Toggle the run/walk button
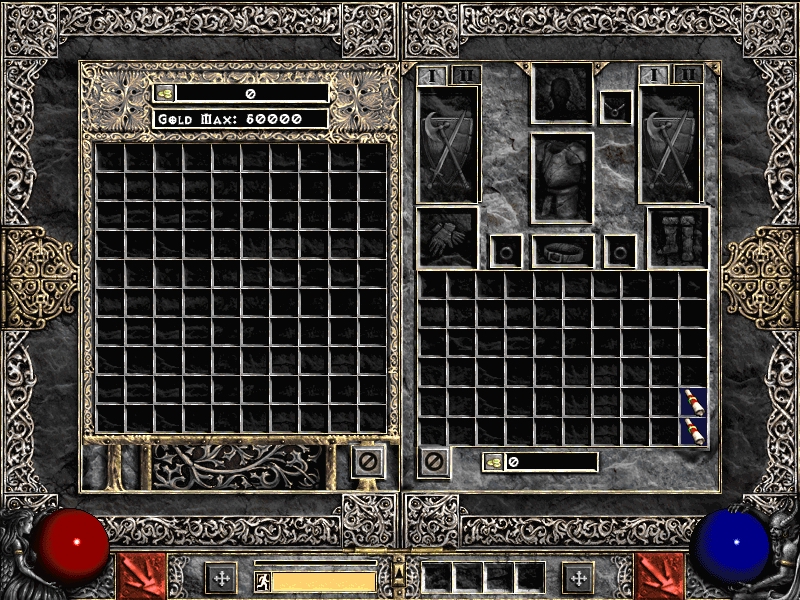800x600 pixels. [x=262, y=581]
